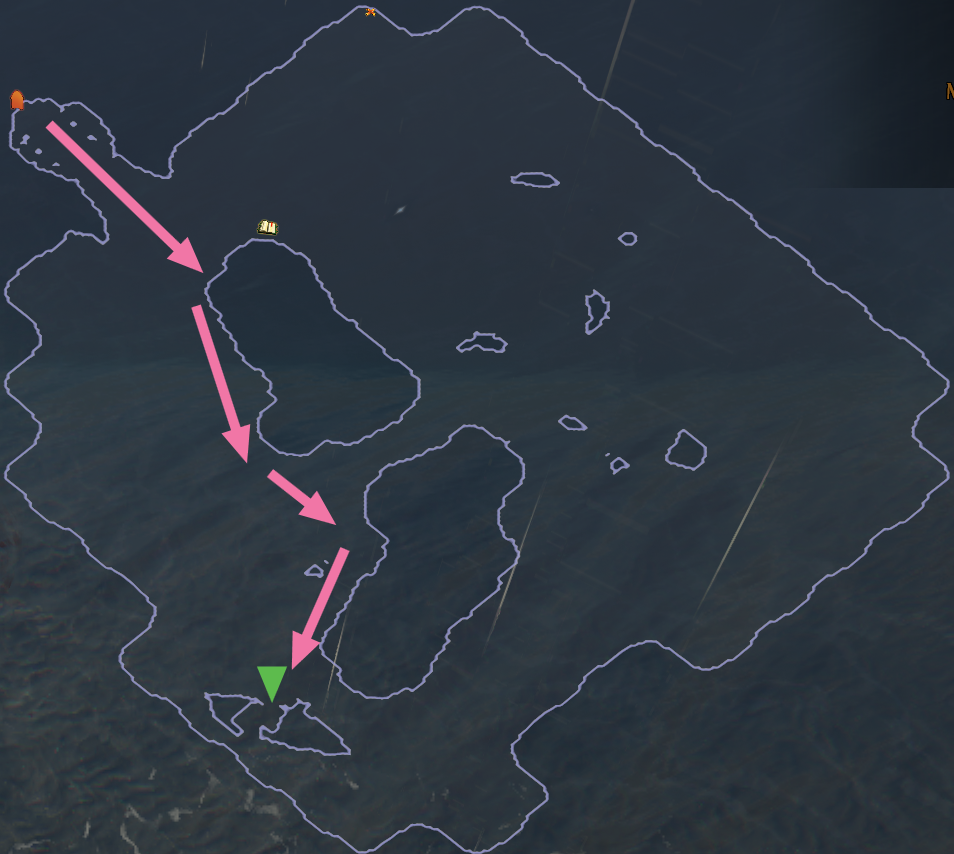Select the green triangle destination marker

click(x=272, y=682)
